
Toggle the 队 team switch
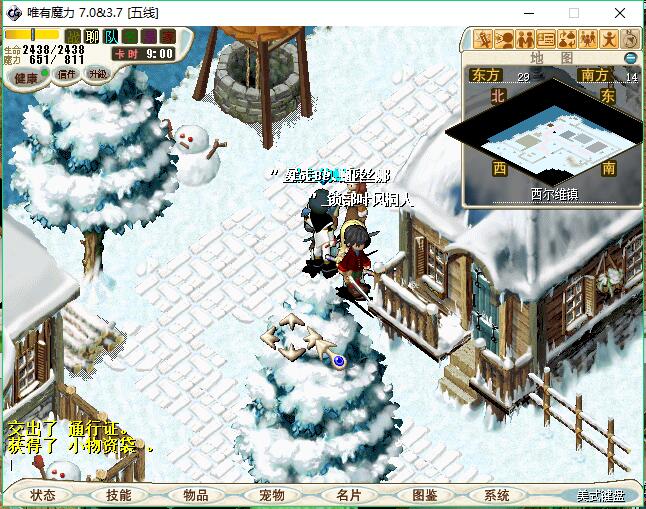click(110, 37)
